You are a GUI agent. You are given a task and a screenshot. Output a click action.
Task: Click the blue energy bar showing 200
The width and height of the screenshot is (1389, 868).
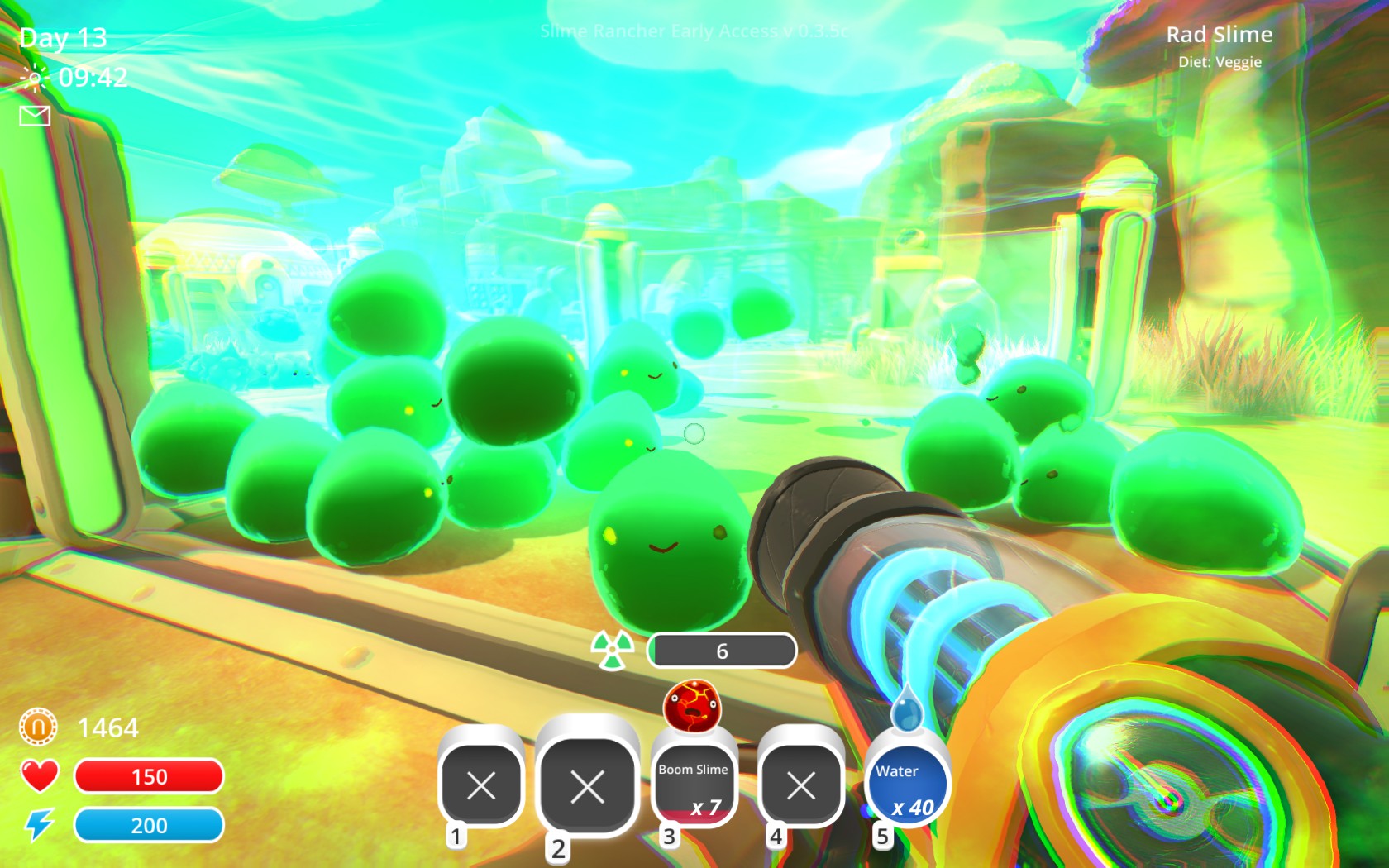tap(149, 824)
